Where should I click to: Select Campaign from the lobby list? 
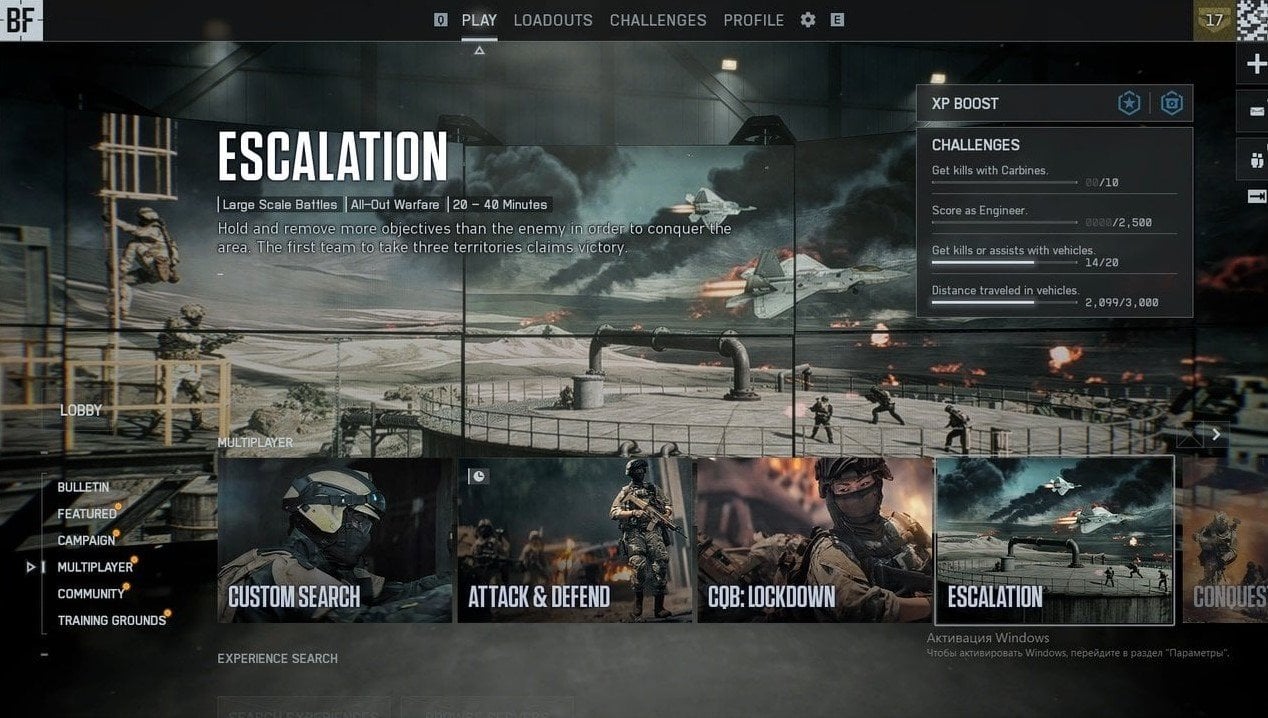point(86,541)
